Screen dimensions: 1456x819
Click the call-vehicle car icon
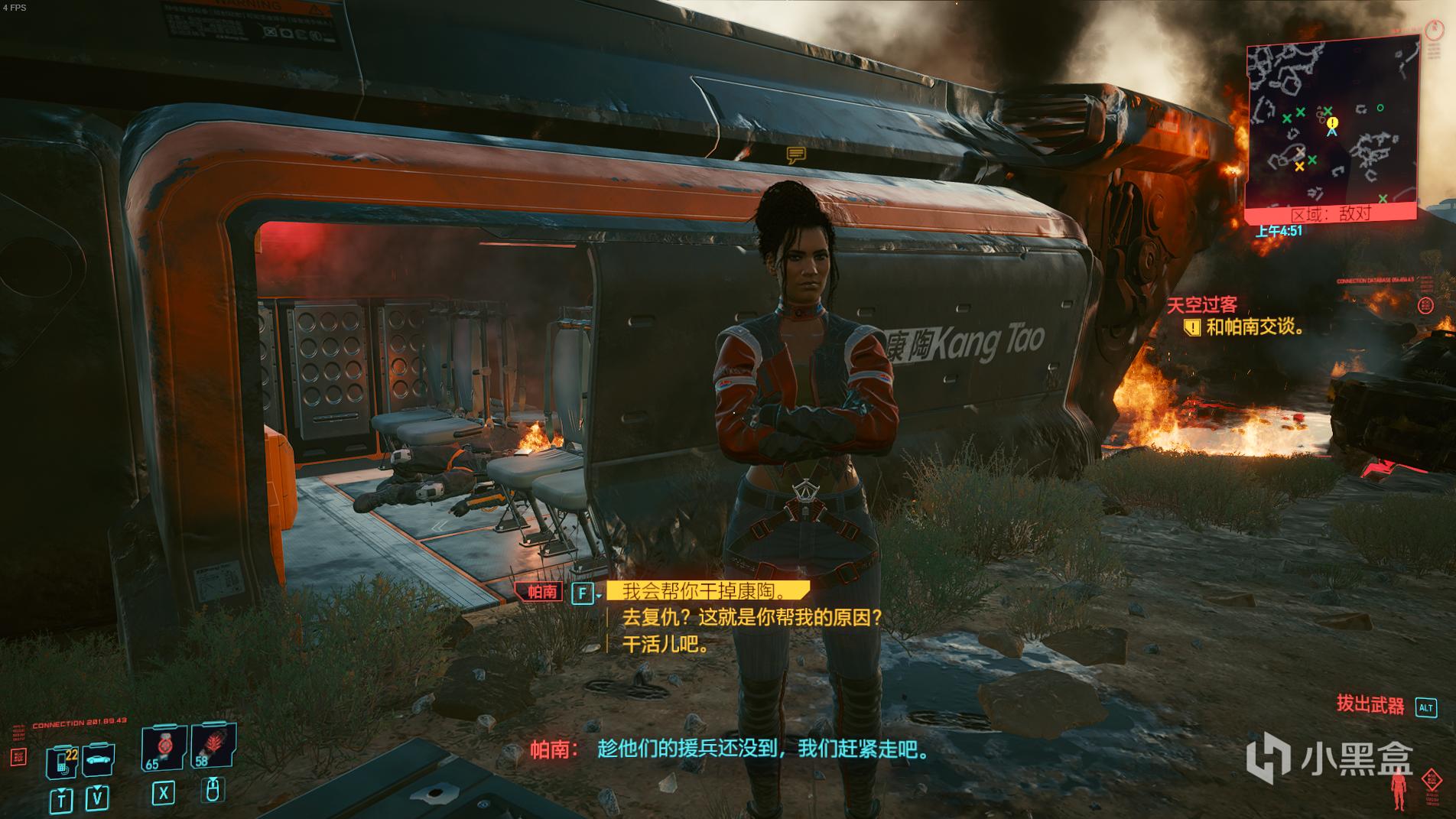coord(99,759)
